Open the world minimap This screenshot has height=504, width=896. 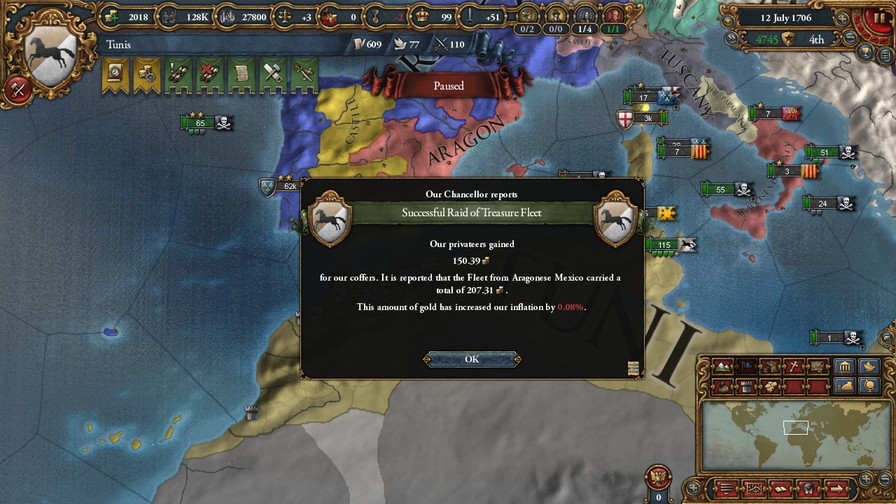coord(795,432)
